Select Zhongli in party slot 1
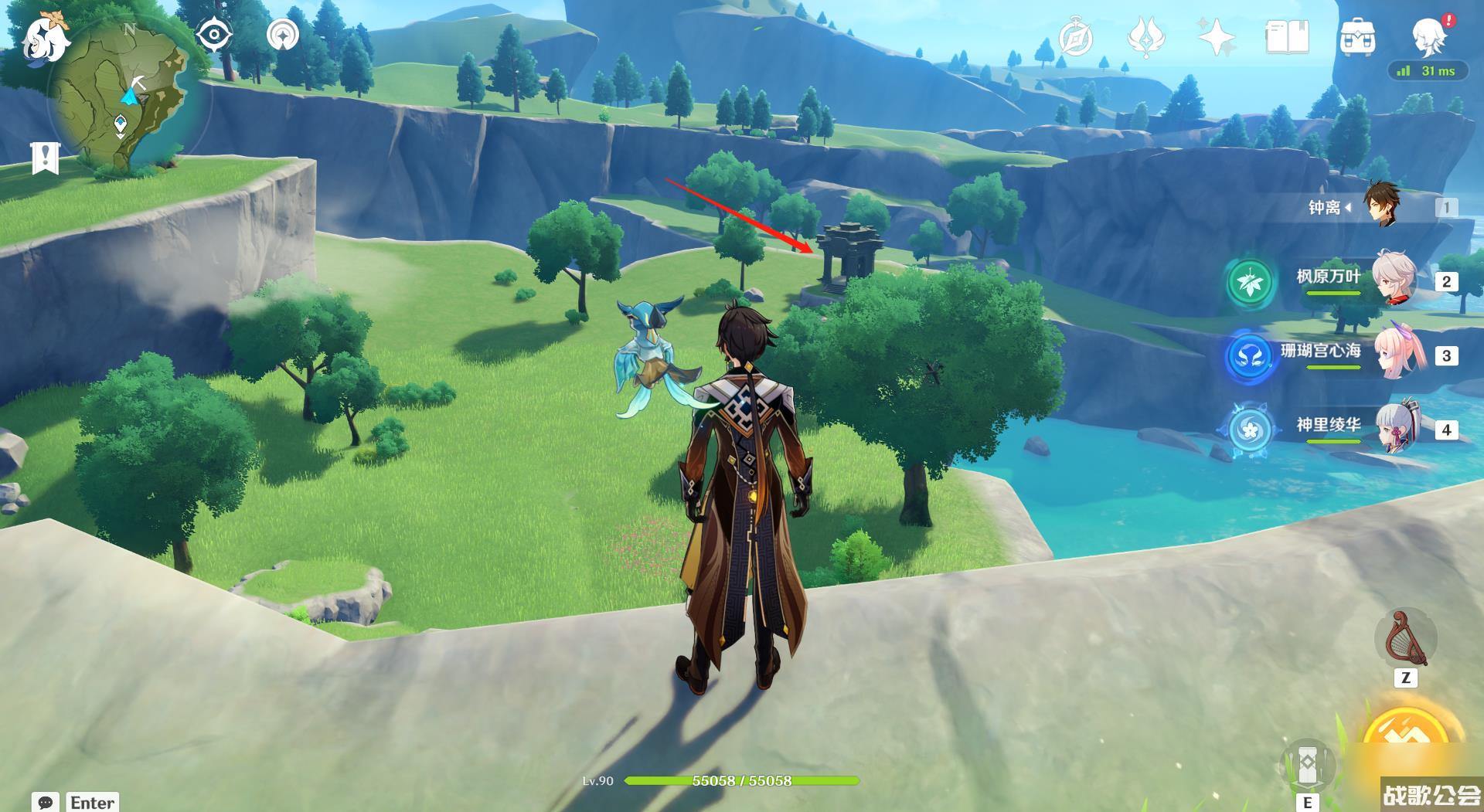 point(1382,206)
